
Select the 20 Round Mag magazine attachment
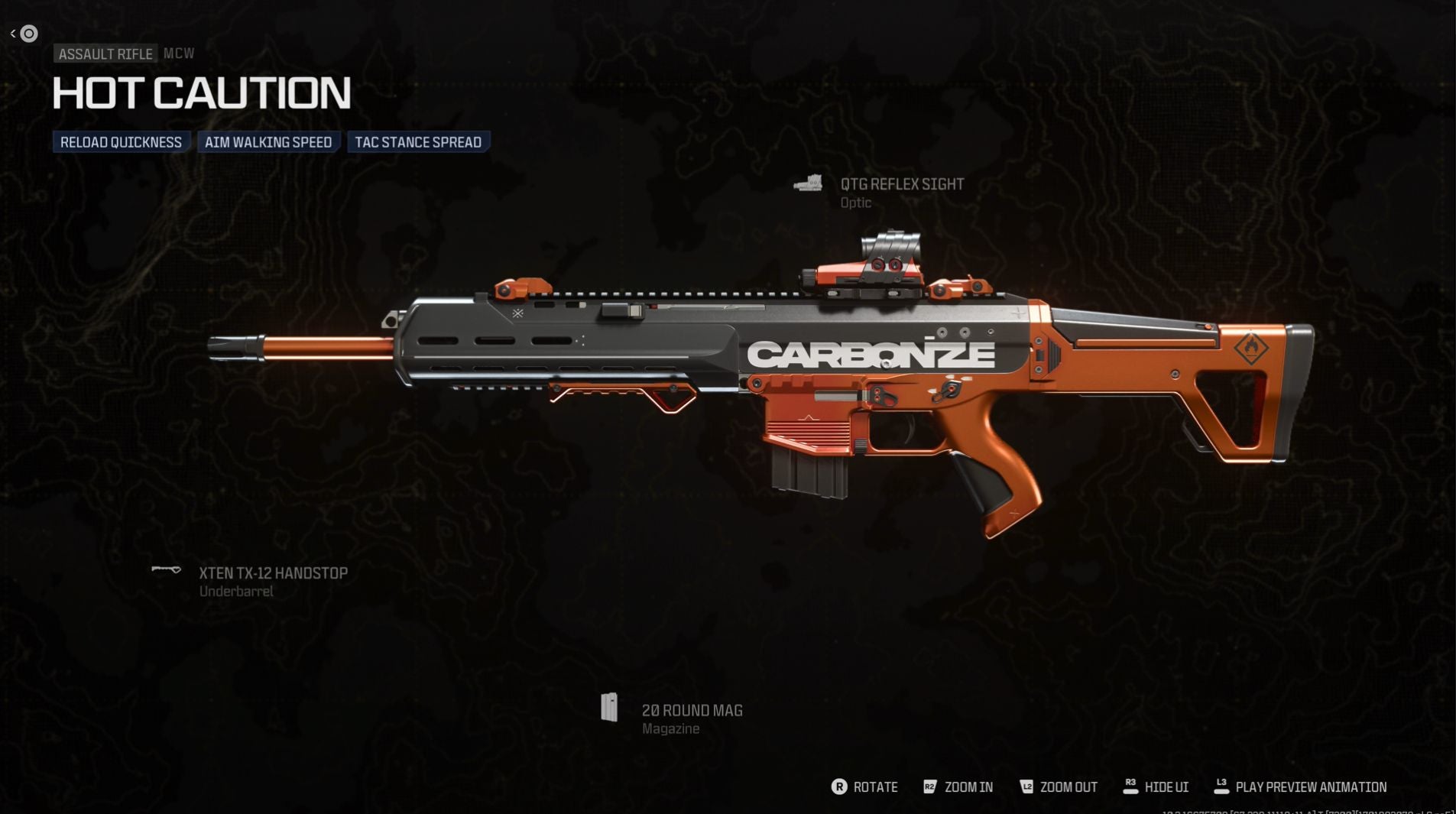click(691, 712)
